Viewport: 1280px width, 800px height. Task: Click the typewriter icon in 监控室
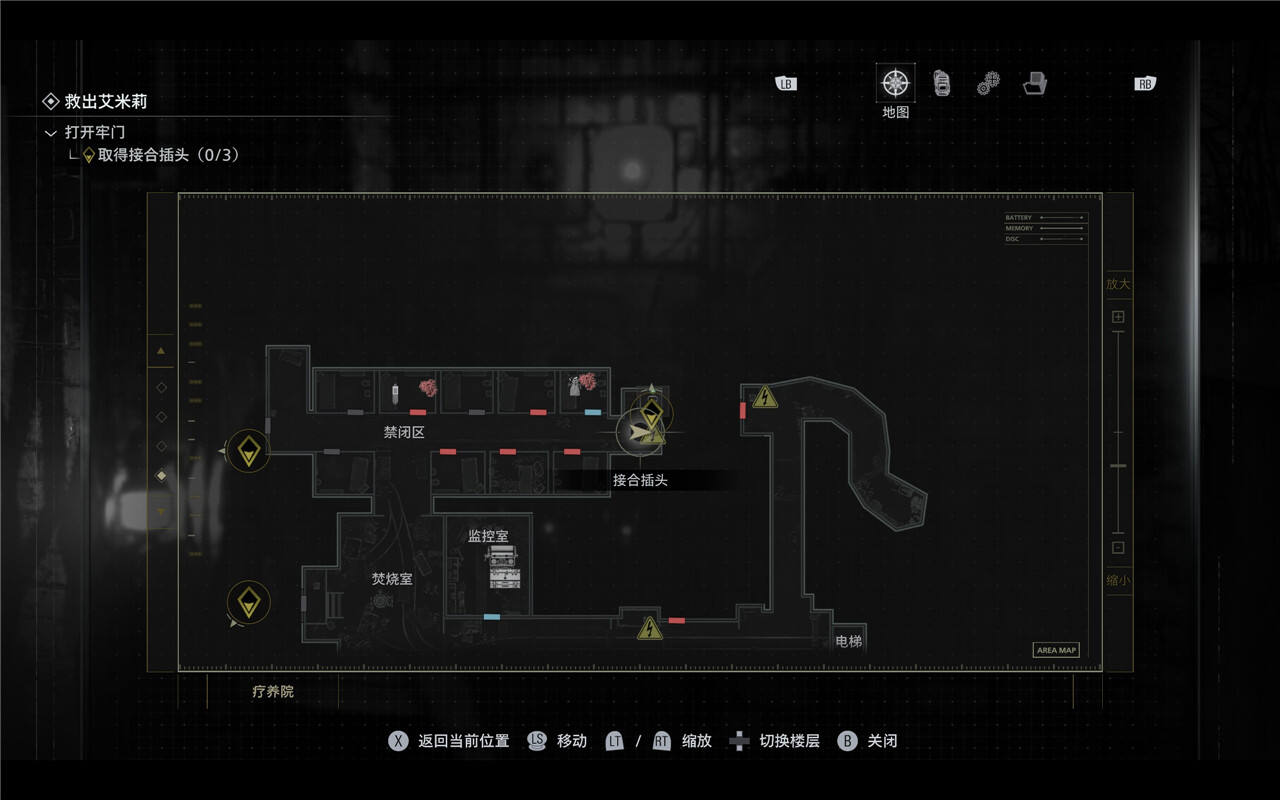(503, 565)
